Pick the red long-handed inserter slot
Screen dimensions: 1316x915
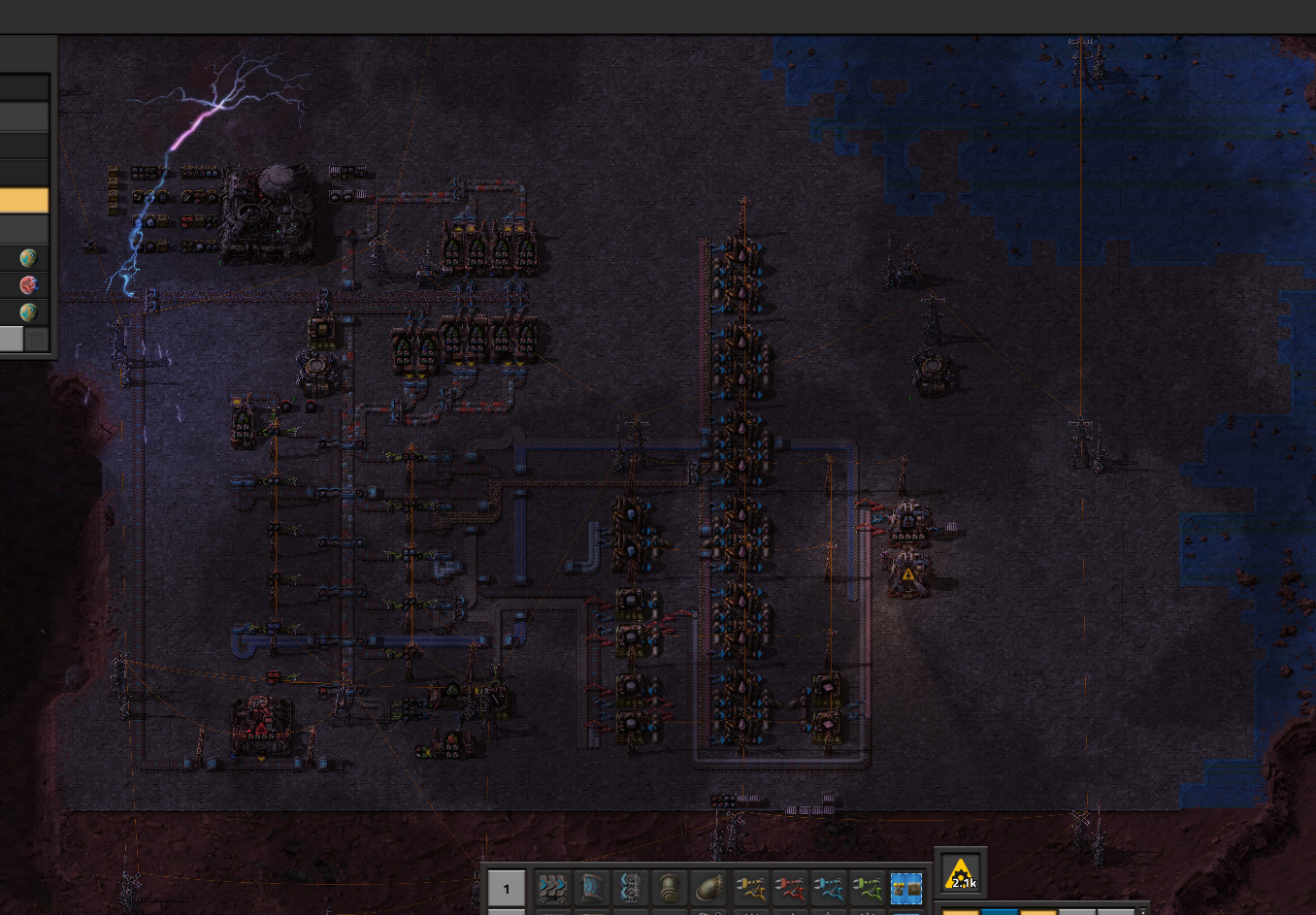789,887
